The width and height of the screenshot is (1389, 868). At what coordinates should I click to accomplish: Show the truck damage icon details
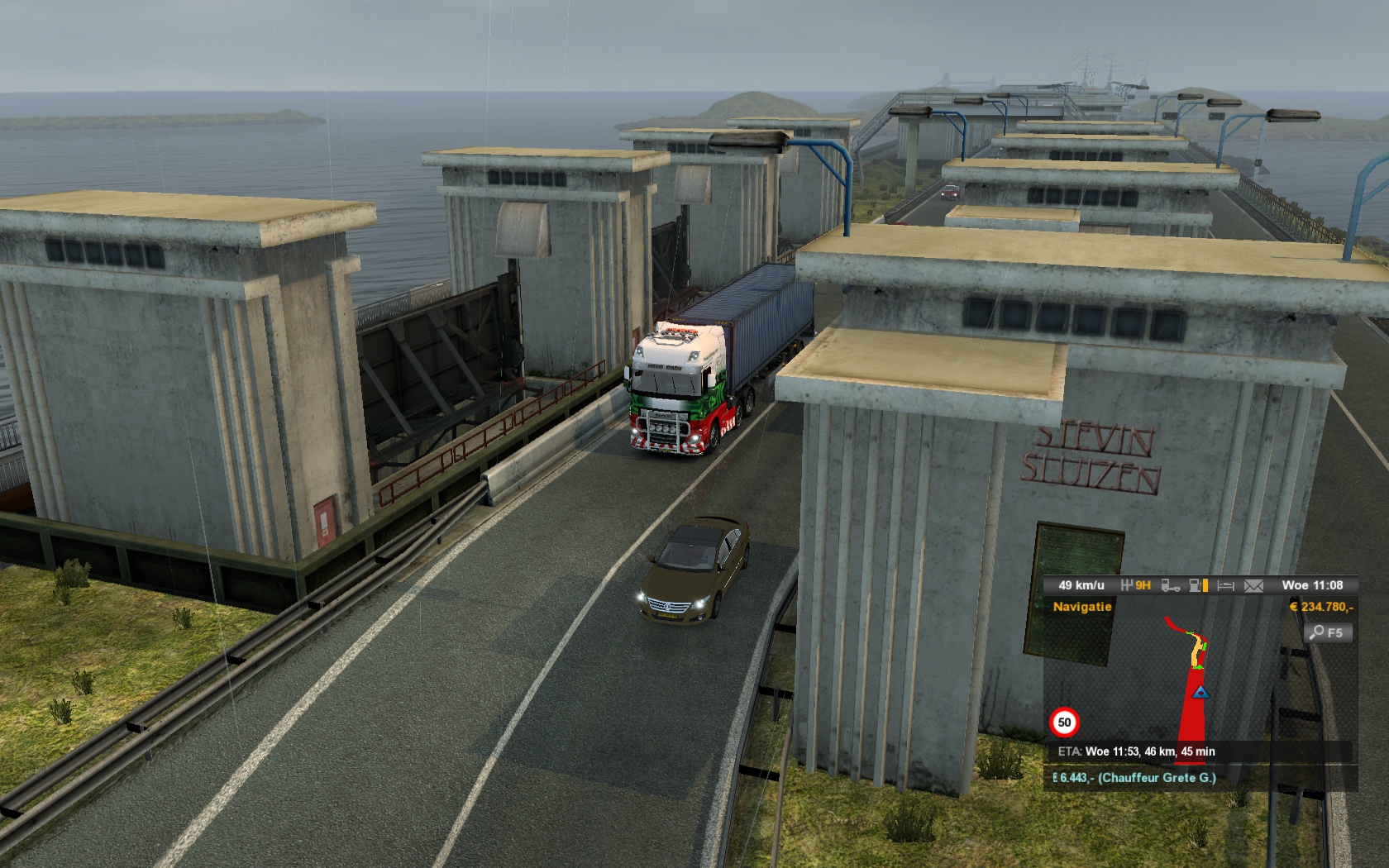1170,585
